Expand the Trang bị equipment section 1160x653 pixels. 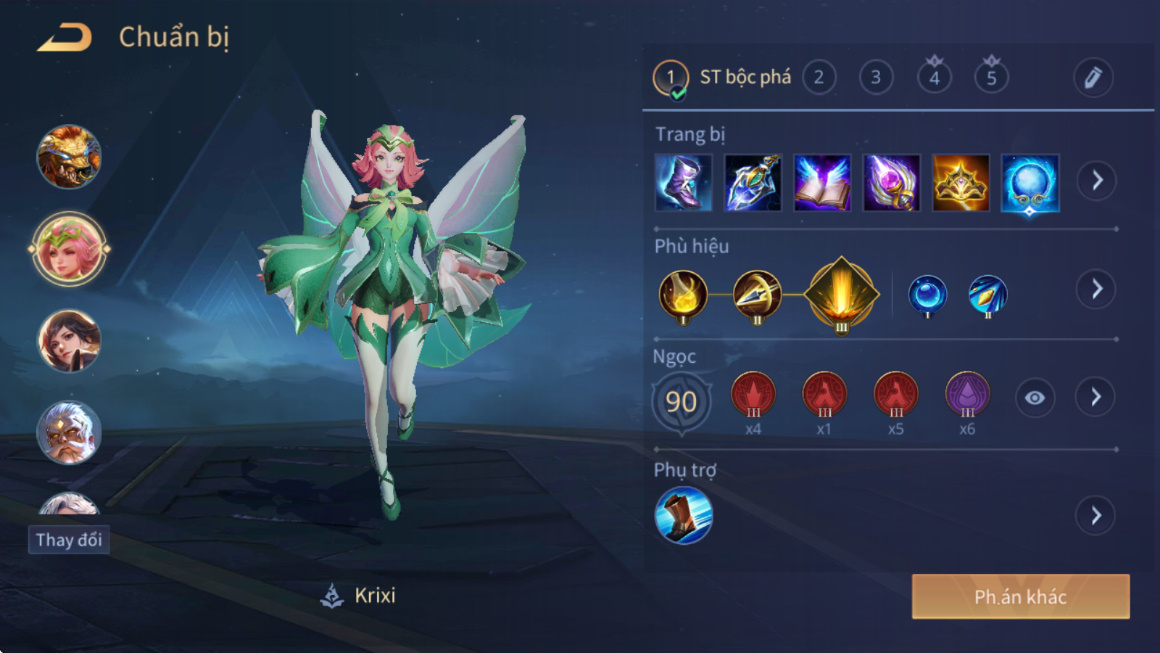point(1096,181)
